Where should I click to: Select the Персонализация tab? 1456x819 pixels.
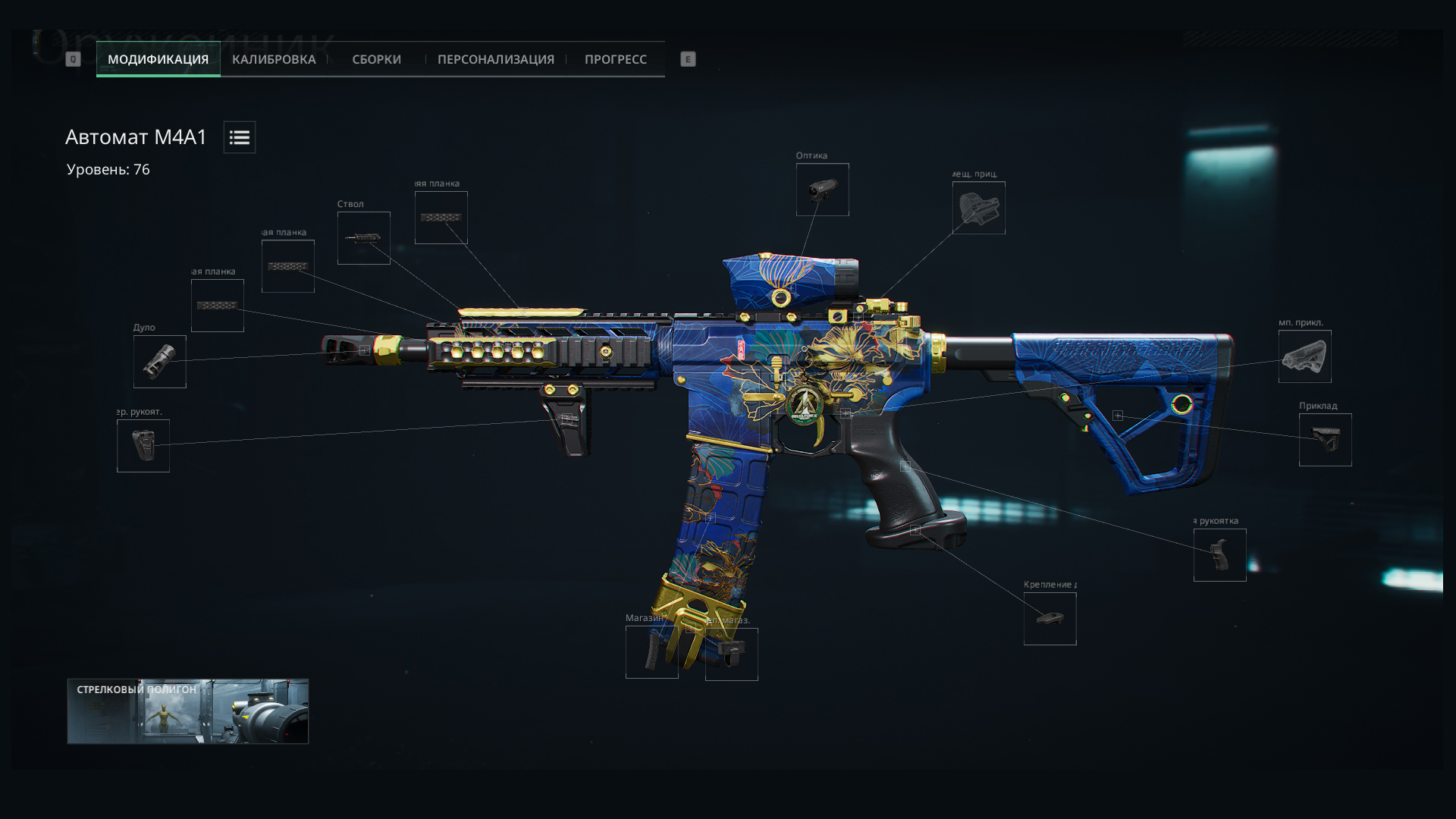pos(495,59)
